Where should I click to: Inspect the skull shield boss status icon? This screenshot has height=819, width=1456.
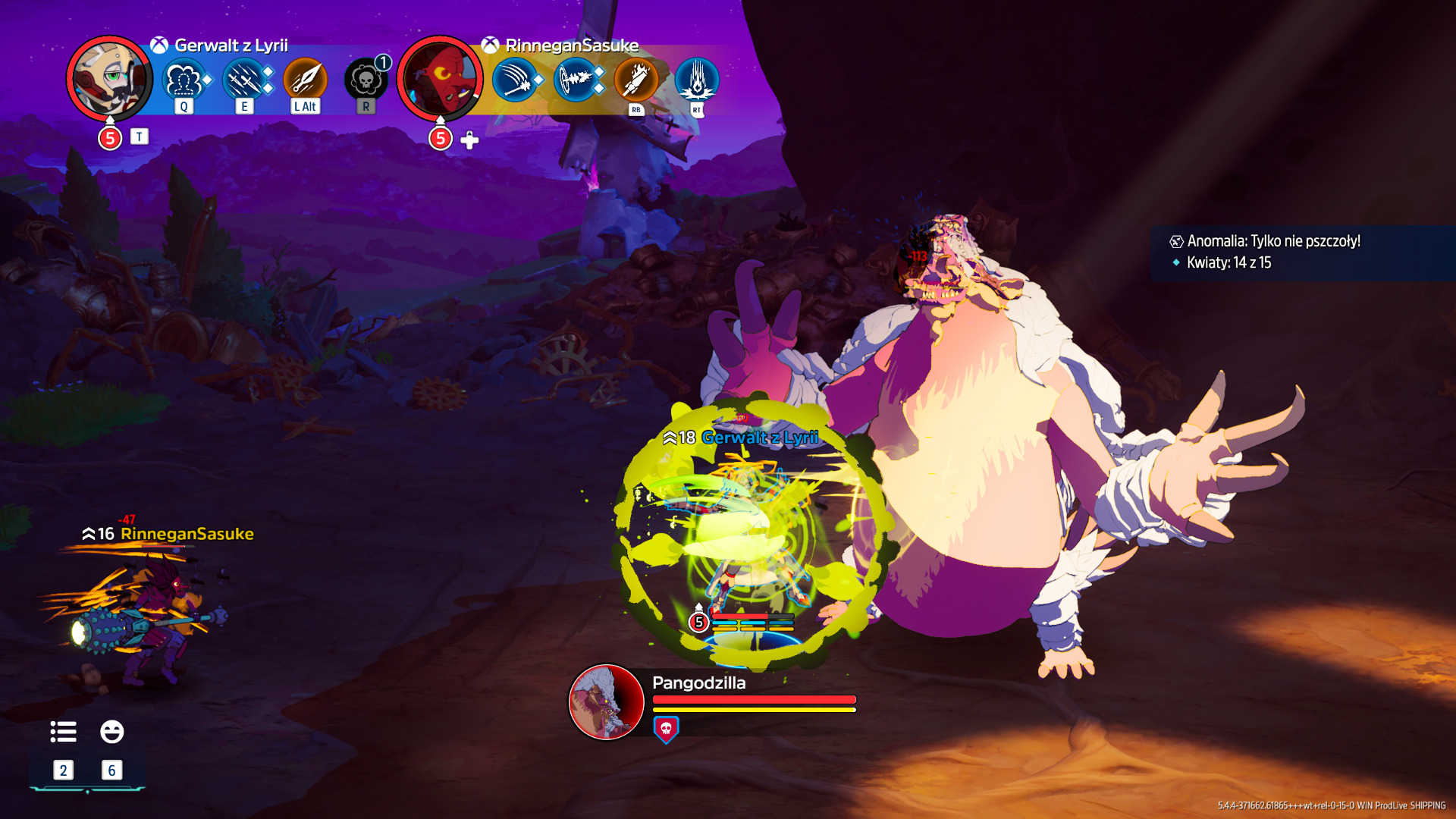666,730
